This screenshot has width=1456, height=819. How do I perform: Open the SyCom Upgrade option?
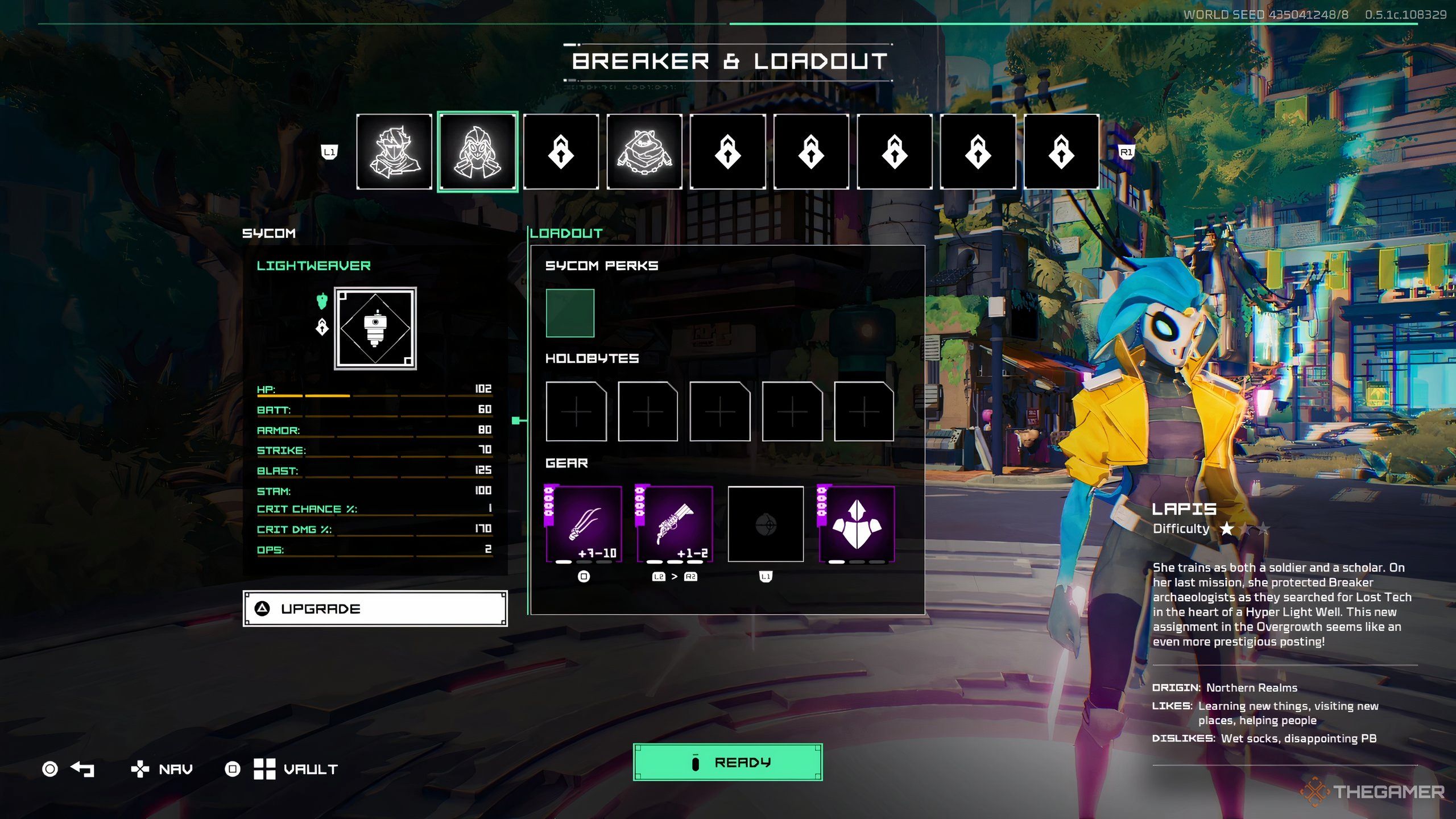tap(375, 609)
